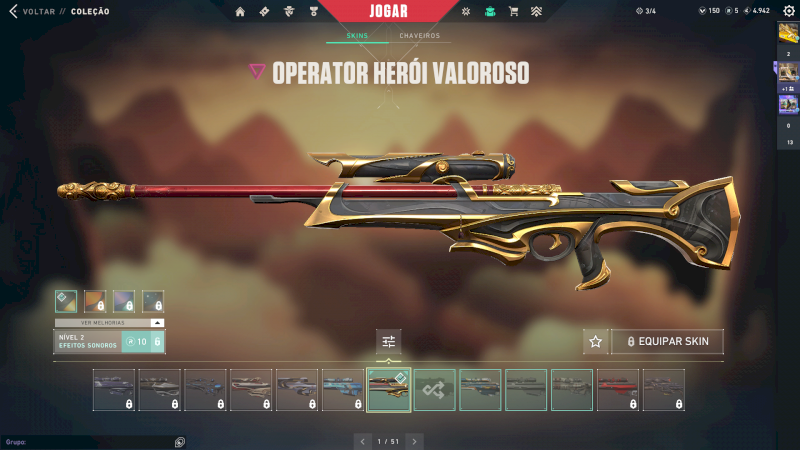Open the filter sliders button
This screenshot has height=450, width=800.
389,342
